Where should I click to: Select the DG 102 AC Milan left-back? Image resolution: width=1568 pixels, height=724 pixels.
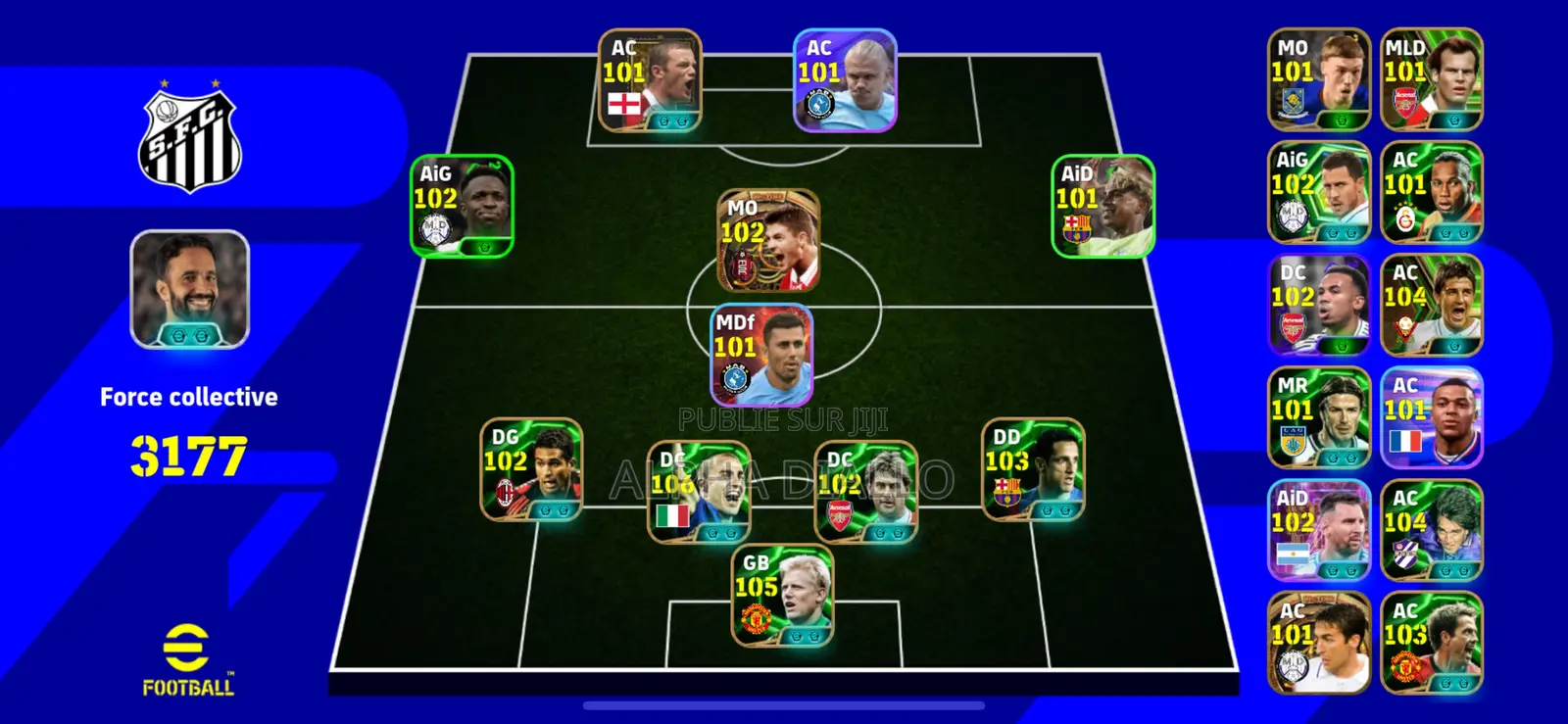click(x=531, y=469)
